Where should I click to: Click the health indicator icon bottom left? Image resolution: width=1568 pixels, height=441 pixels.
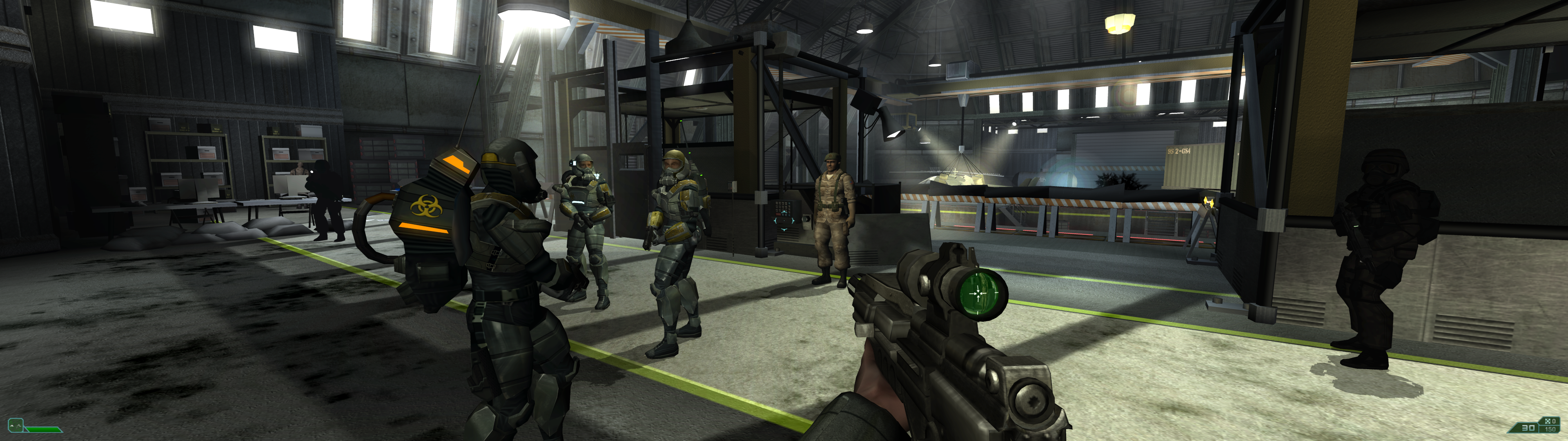16,426
